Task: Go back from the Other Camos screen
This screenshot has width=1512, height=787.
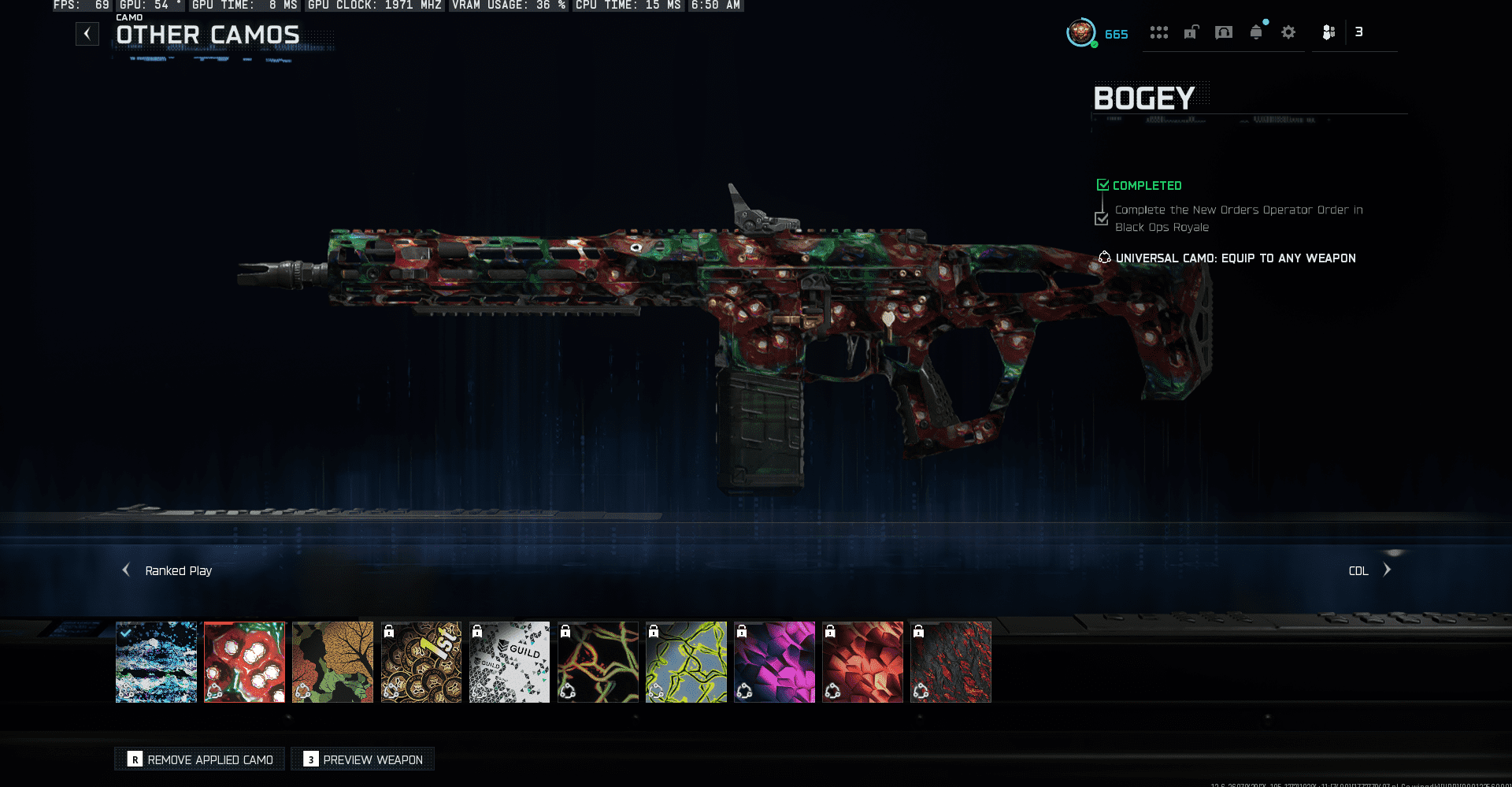Action: [x=87, y=34]
